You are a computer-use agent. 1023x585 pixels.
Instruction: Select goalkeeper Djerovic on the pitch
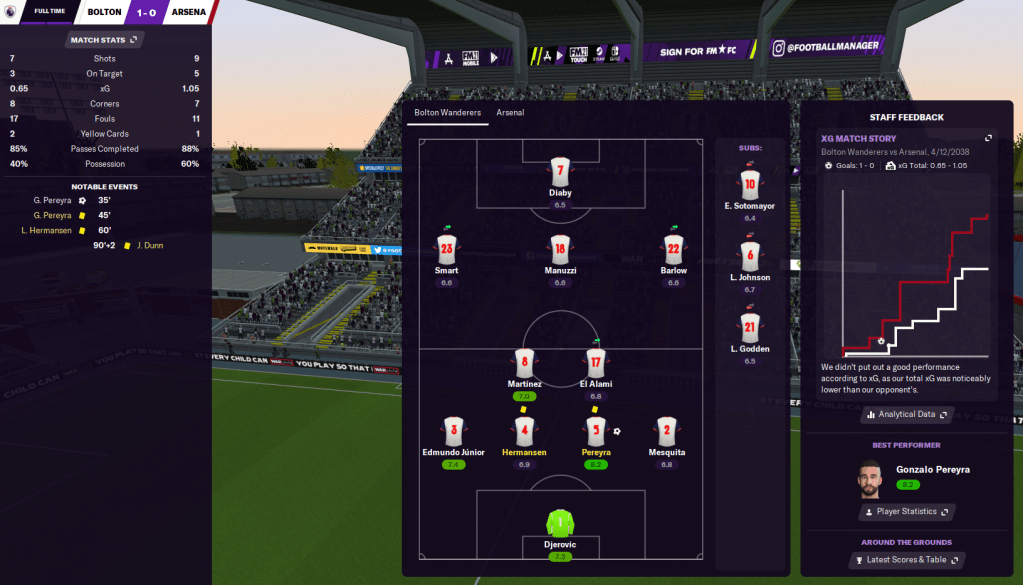[x=560, y=524]
